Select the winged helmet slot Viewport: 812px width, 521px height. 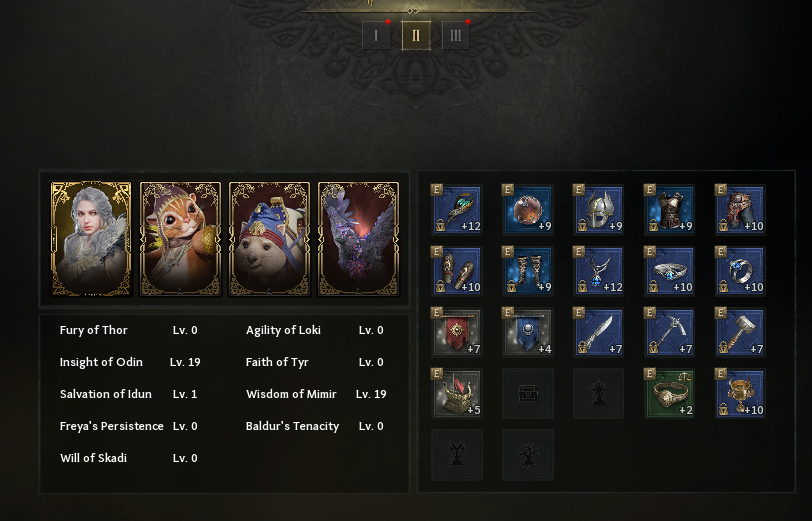[x=599, y=210]
